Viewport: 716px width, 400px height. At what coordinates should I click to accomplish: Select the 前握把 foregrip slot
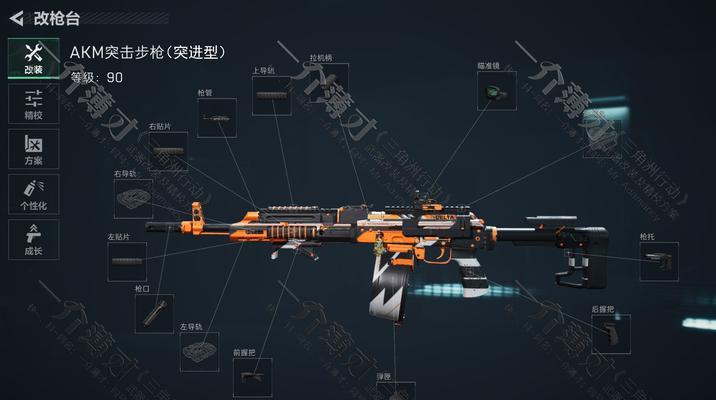coord(251,378)
